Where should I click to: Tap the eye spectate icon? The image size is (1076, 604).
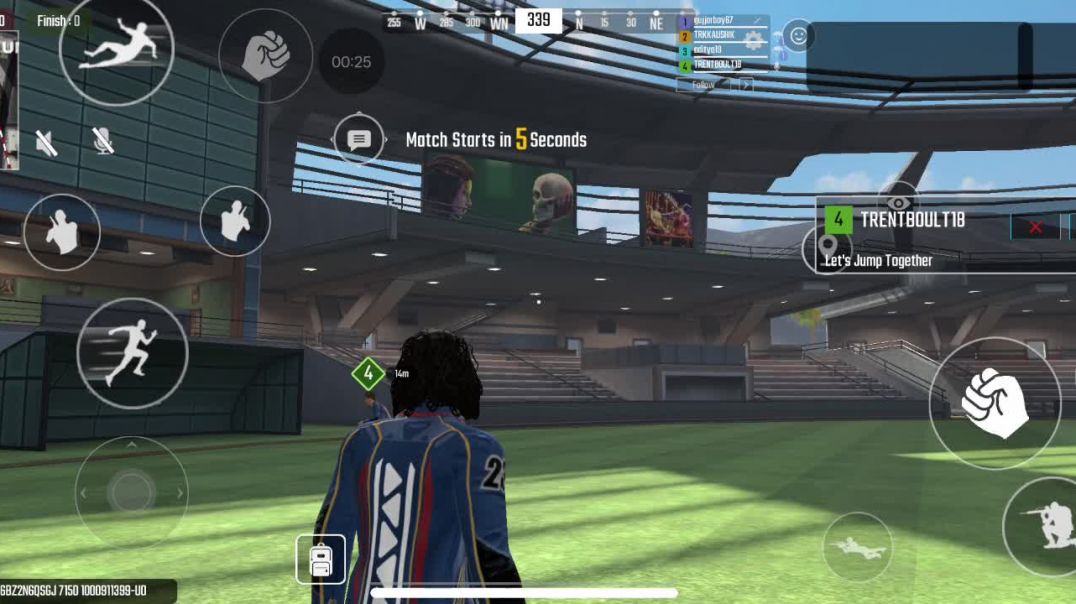[898, 200]
